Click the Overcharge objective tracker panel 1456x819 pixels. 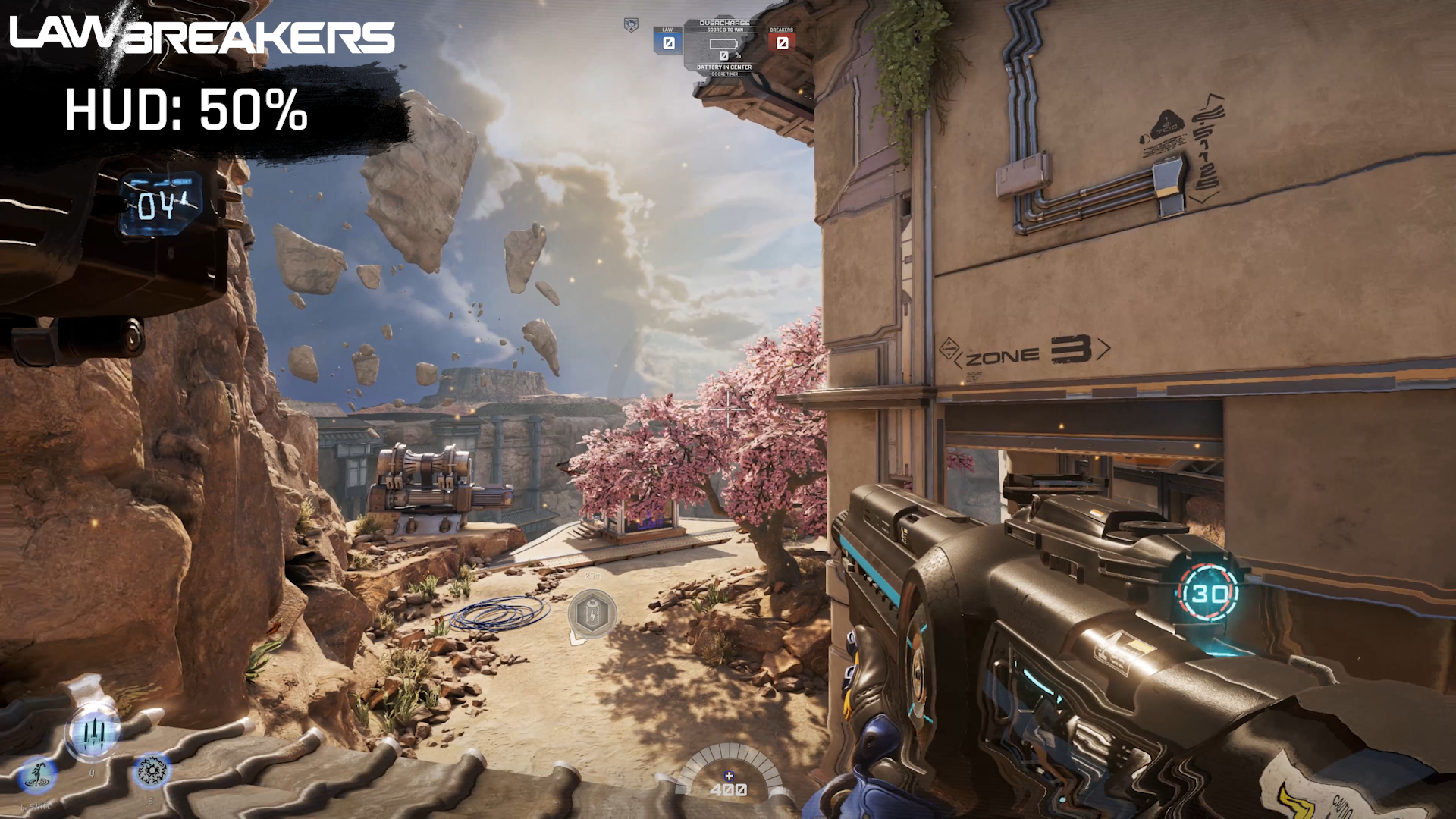pyautogui.click(x=724, y=48)
